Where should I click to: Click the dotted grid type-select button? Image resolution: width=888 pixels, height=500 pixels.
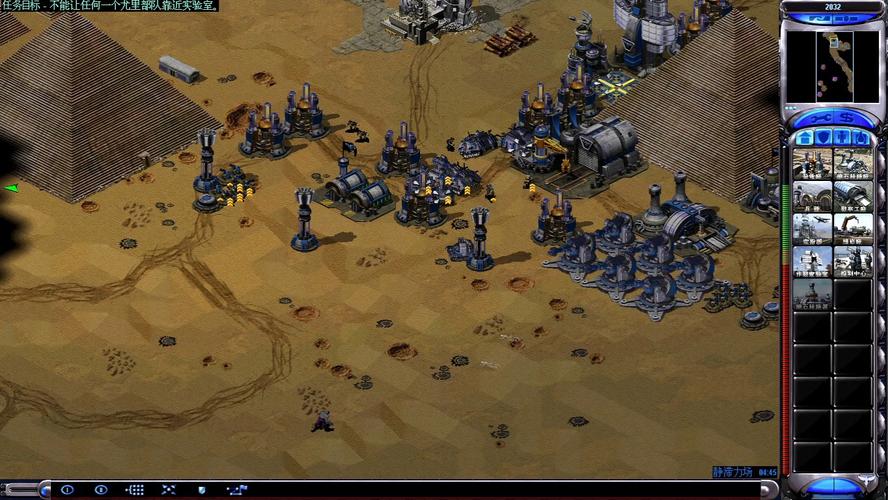pyautogui.click(x=135, y=490)
